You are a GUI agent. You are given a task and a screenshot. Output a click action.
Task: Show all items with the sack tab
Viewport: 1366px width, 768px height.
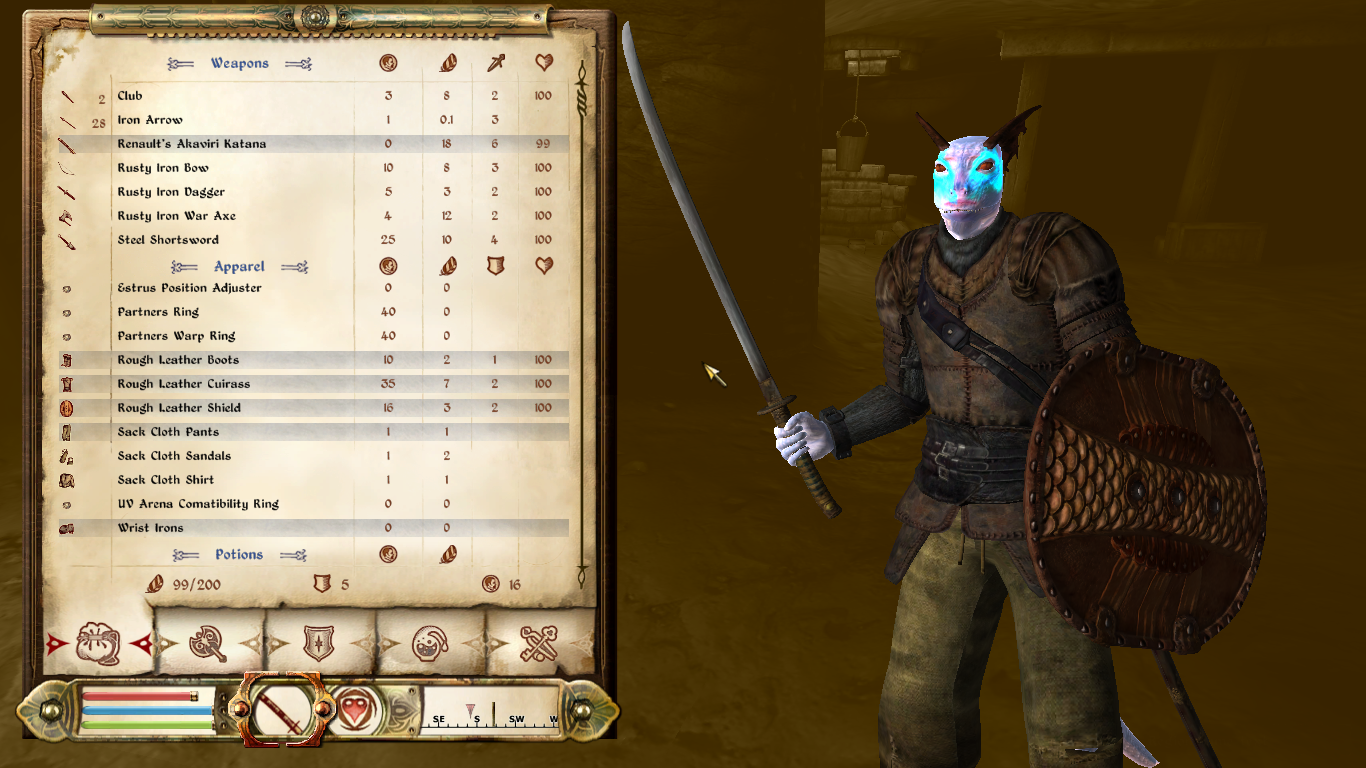(98, 643)
